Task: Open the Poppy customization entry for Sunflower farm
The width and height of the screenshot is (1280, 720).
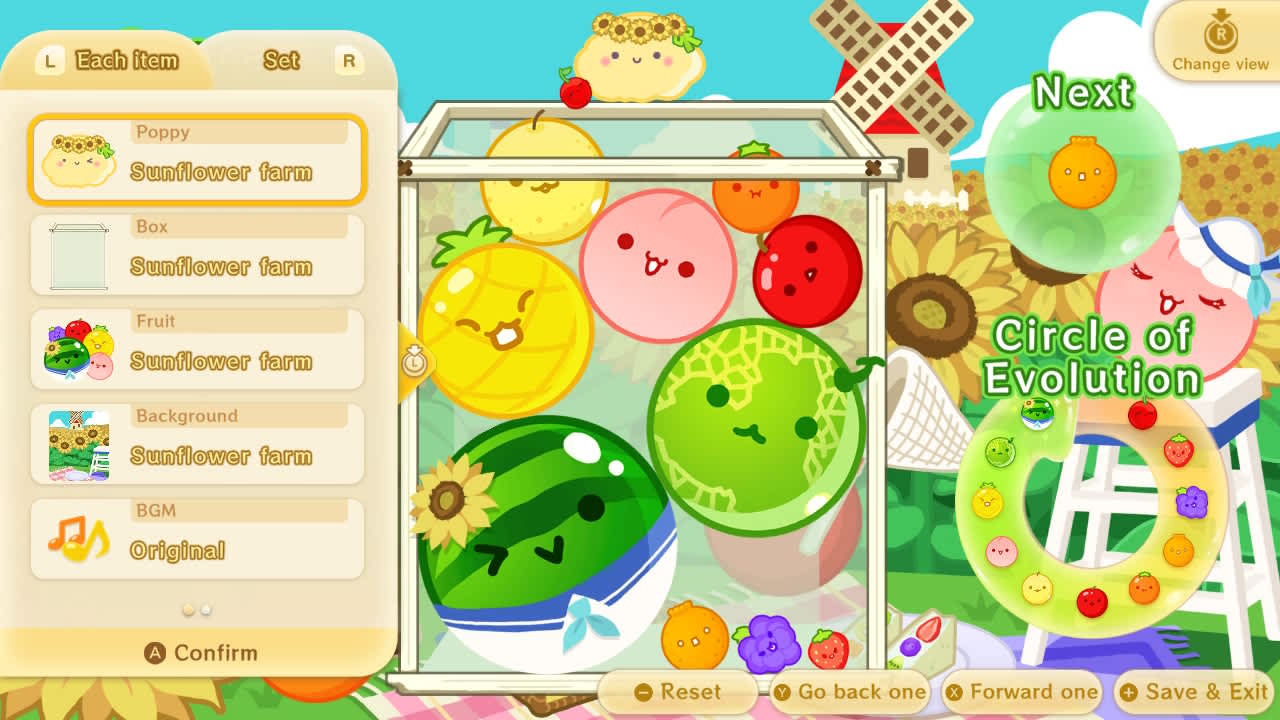Action: point(196,160)
